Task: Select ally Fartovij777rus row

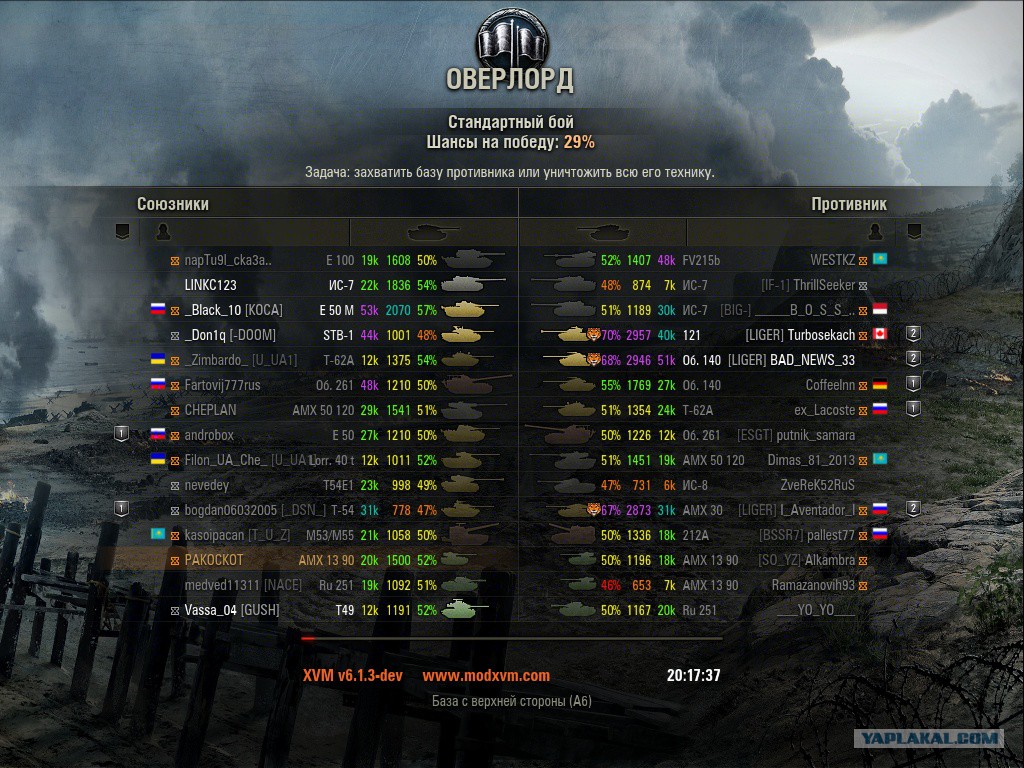Action: point(222,385)
